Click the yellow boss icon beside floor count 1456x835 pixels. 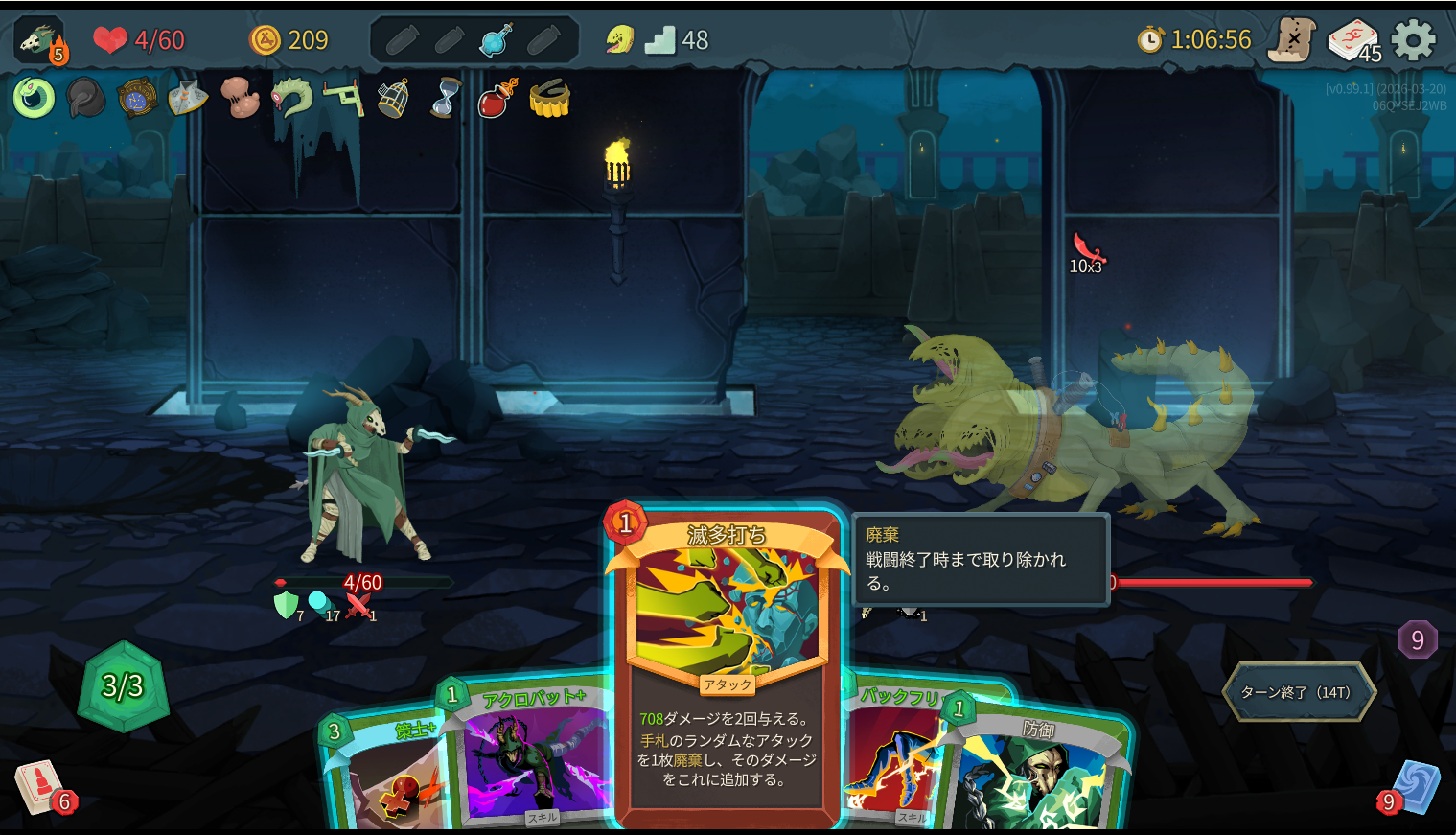pyautogui.click(x=619, y=39)
